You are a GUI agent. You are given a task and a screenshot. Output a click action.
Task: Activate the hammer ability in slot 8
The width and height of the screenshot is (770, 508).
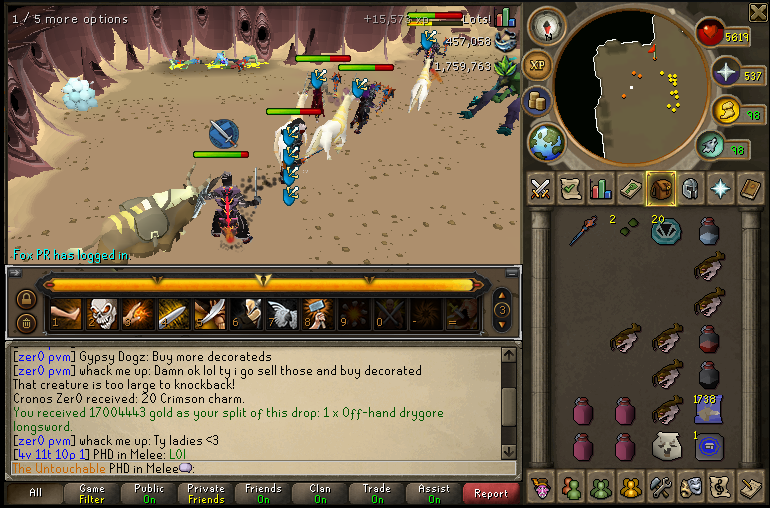[x=318, y=315]
